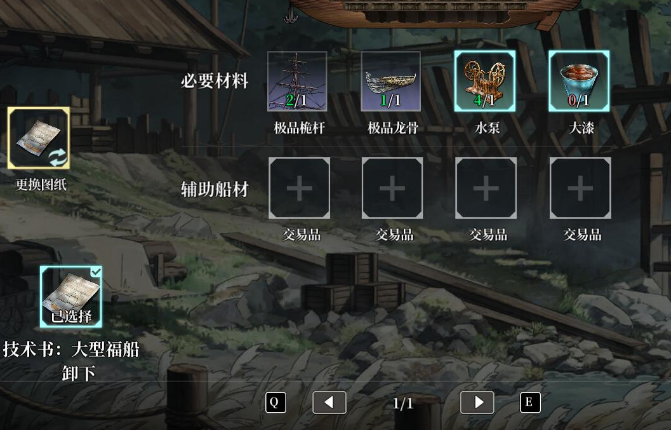Go to the next page arrow
Viewport: 671px width, 430px height.
(x=477, y=402)
